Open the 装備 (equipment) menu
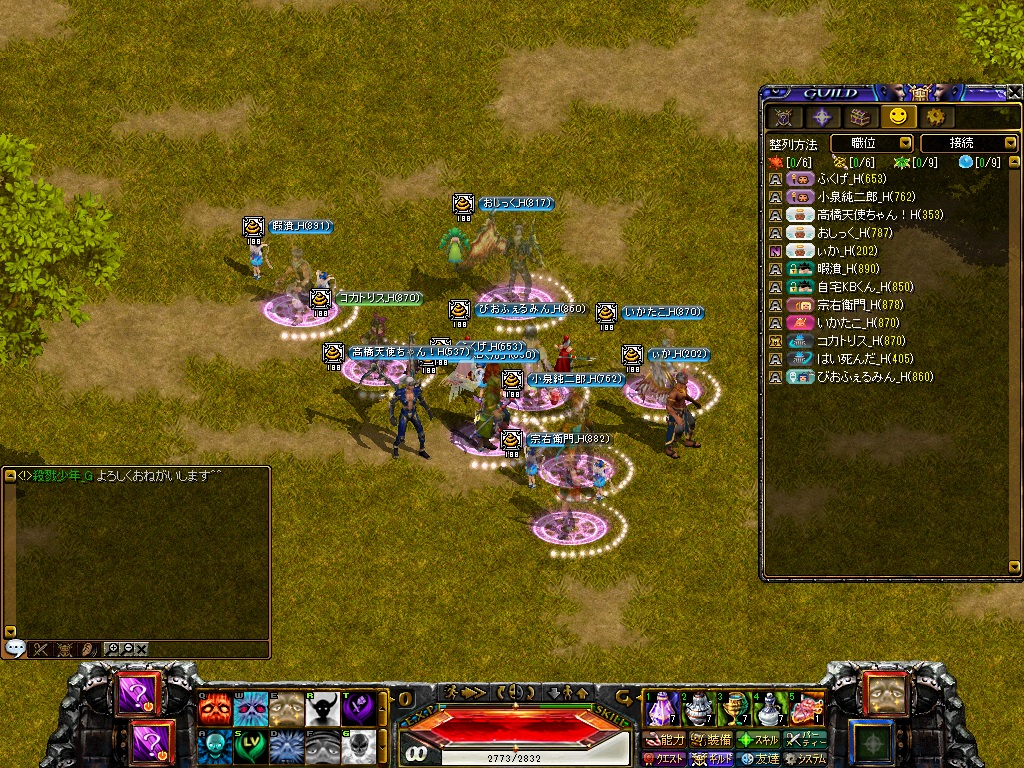 (710, 740)
